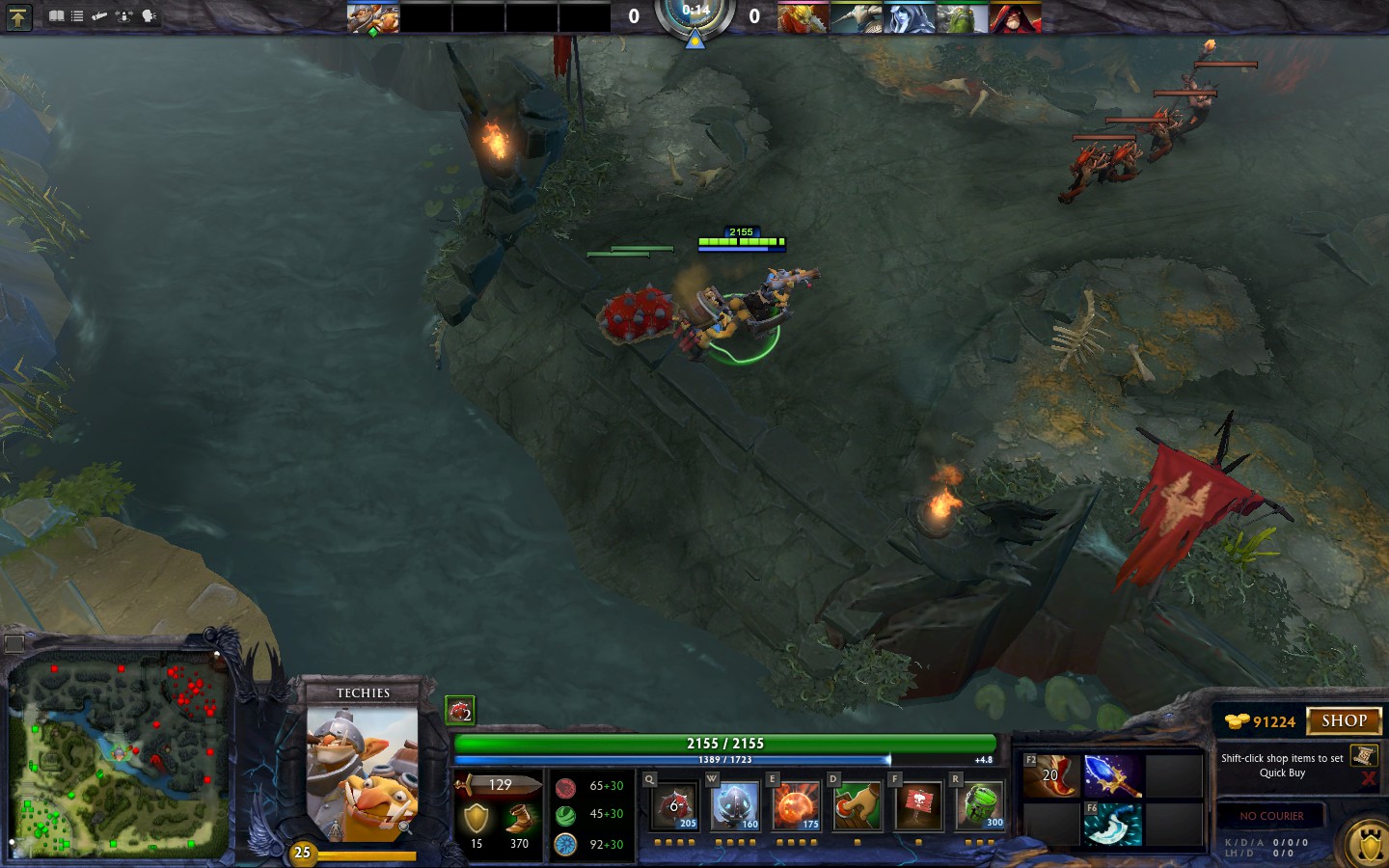
Task: Activate the Suicide Squad Attack ability (E)
Action: 796,806
